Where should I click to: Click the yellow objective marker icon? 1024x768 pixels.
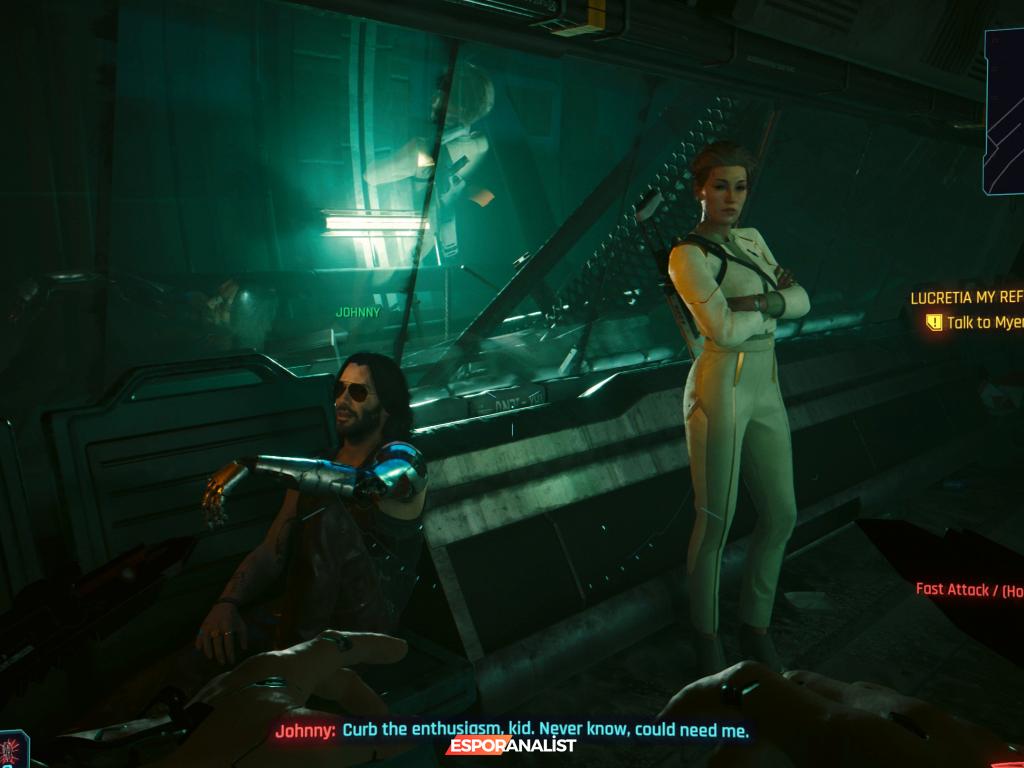[x=934, y=322]
